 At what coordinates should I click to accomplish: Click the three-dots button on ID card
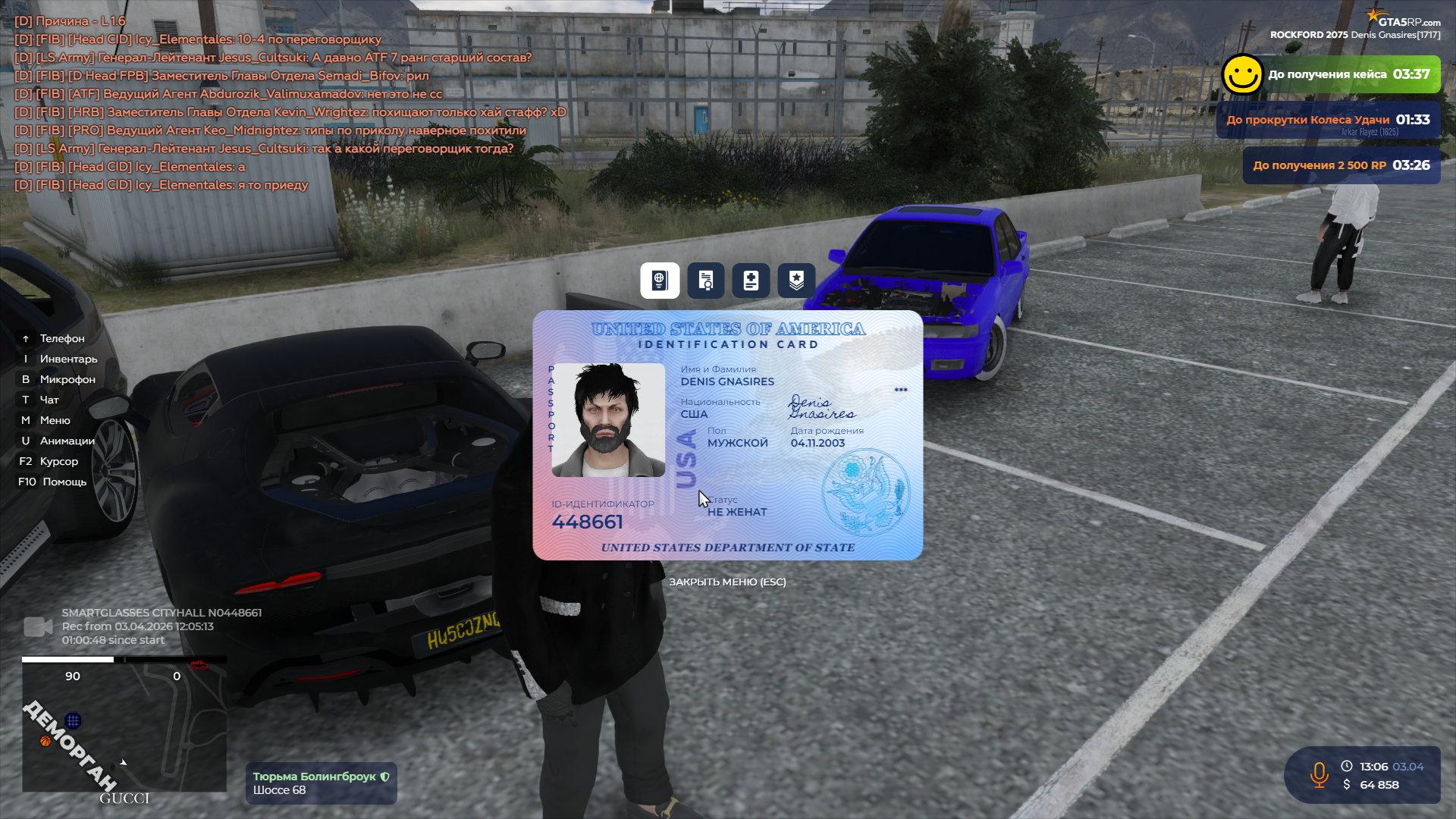900,390
